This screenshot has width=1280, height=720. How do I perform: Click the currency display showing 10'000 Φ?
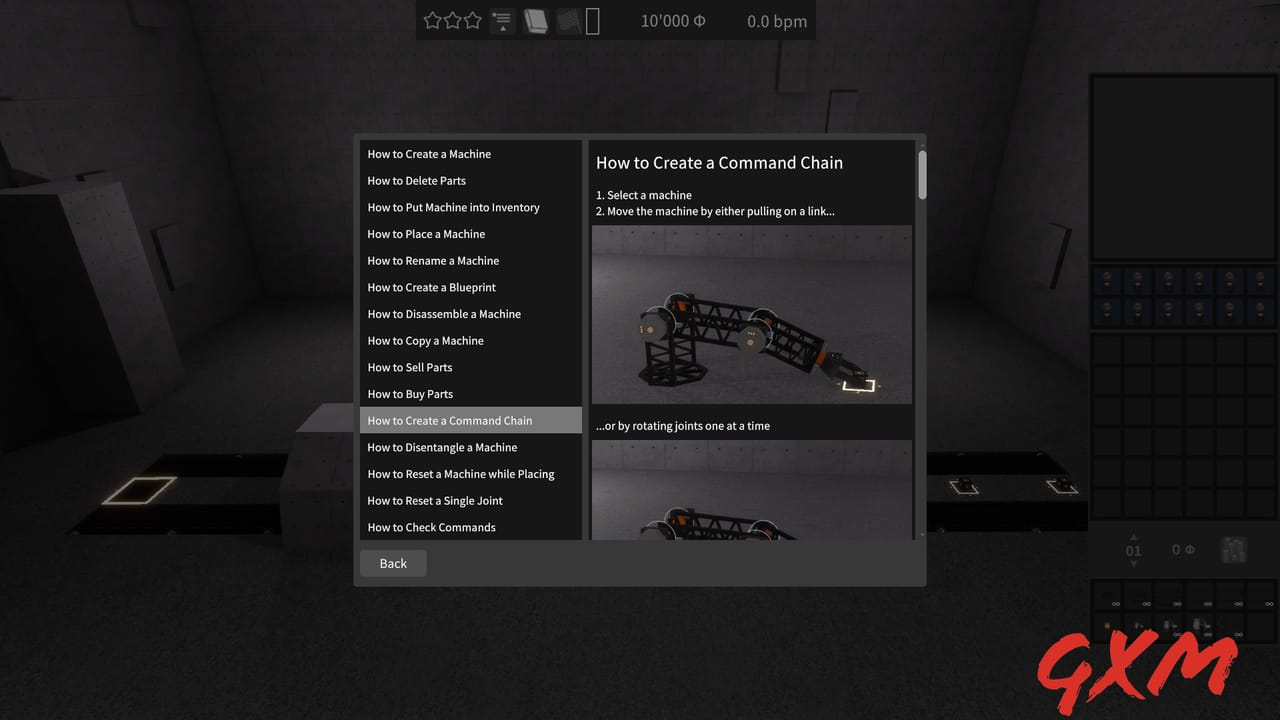tap(673, 20)
